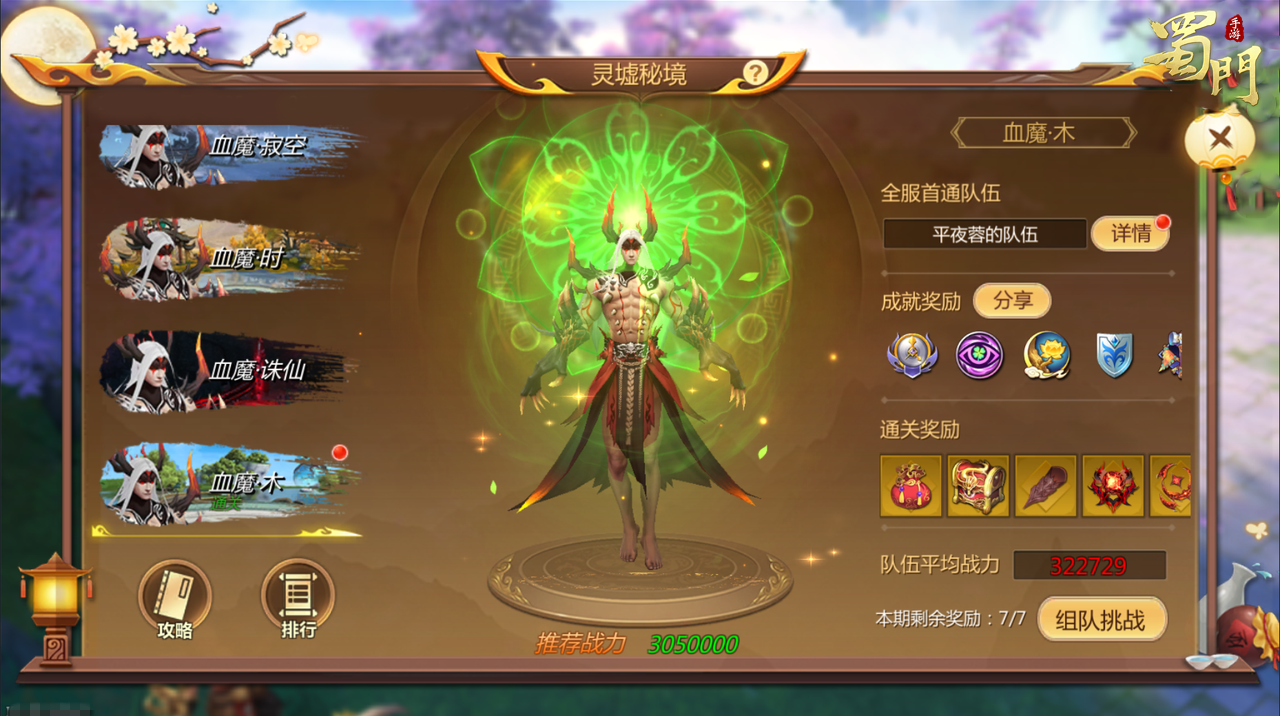Select the 血魔·木 boss entry
Screen dimensions: 1280x716
228,484
